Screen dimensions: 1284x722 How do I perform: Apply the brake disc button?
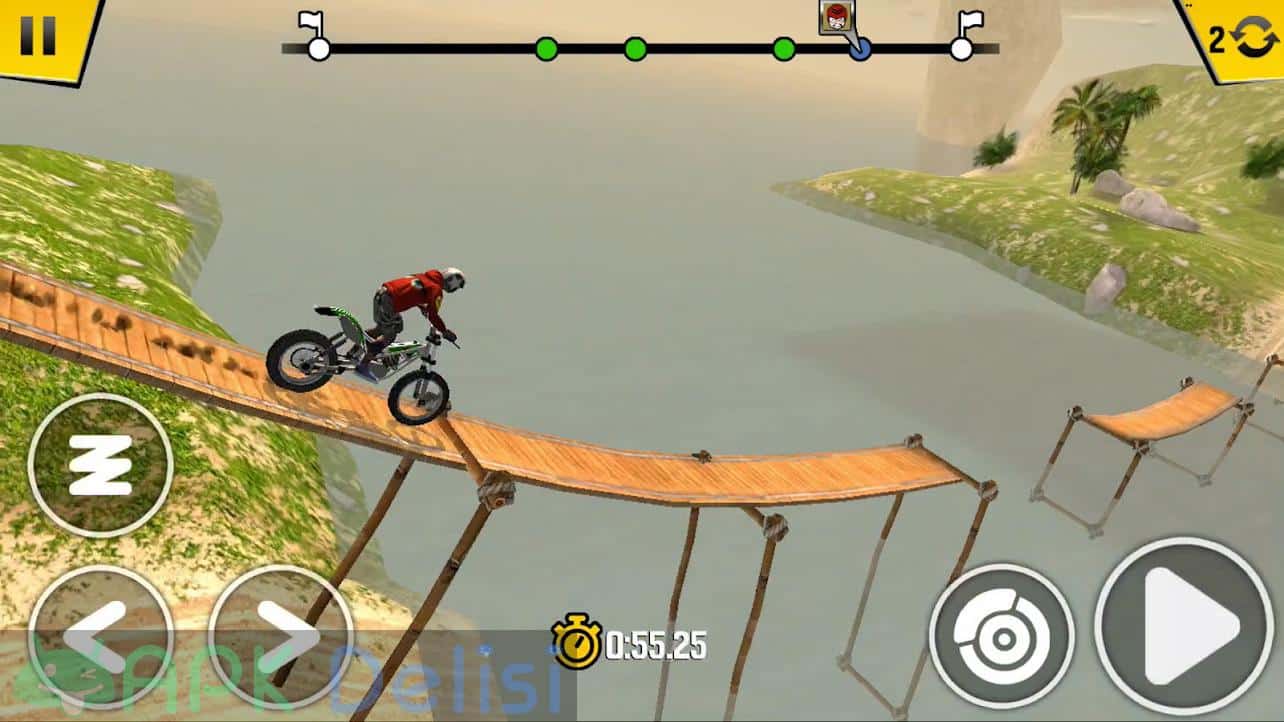(x=1001, y=635)
